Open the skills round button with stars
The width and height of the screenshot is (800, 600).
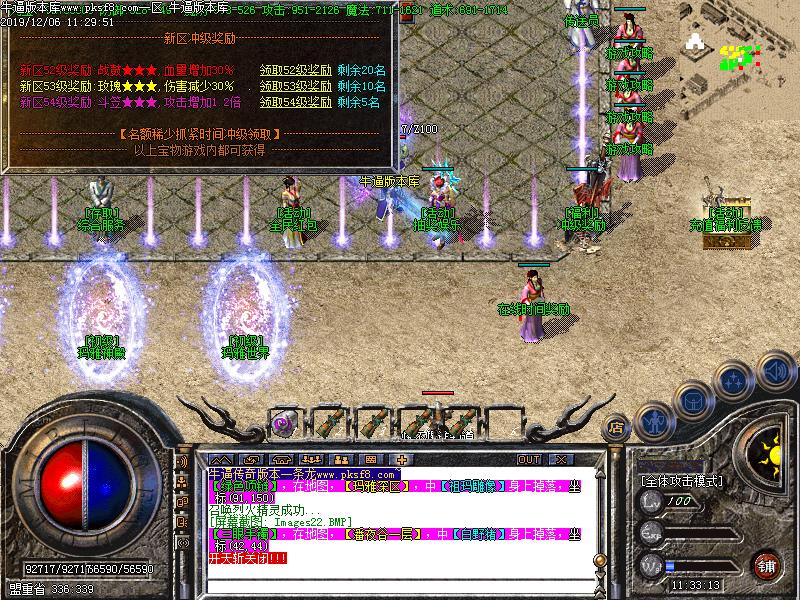[x=736, y=381]
